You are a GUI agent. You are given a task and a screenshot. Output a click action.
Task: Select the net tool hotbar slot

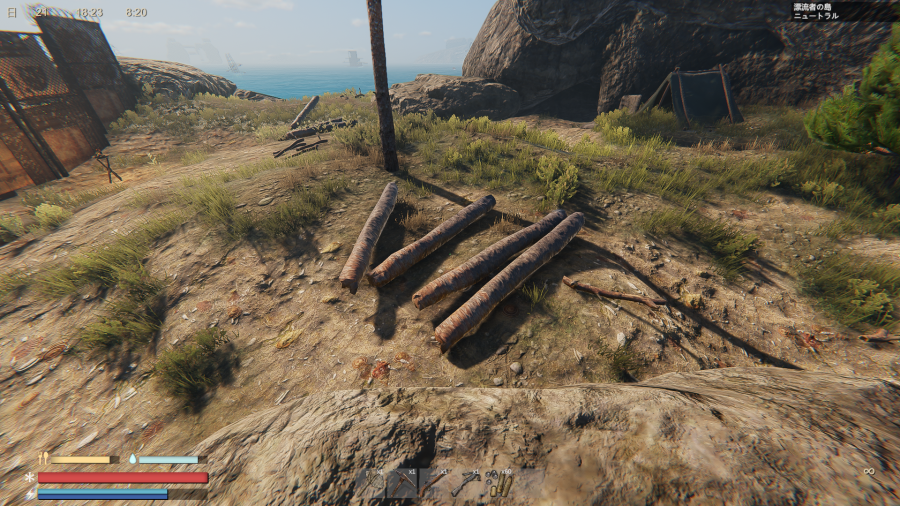[x=372, y=484]
